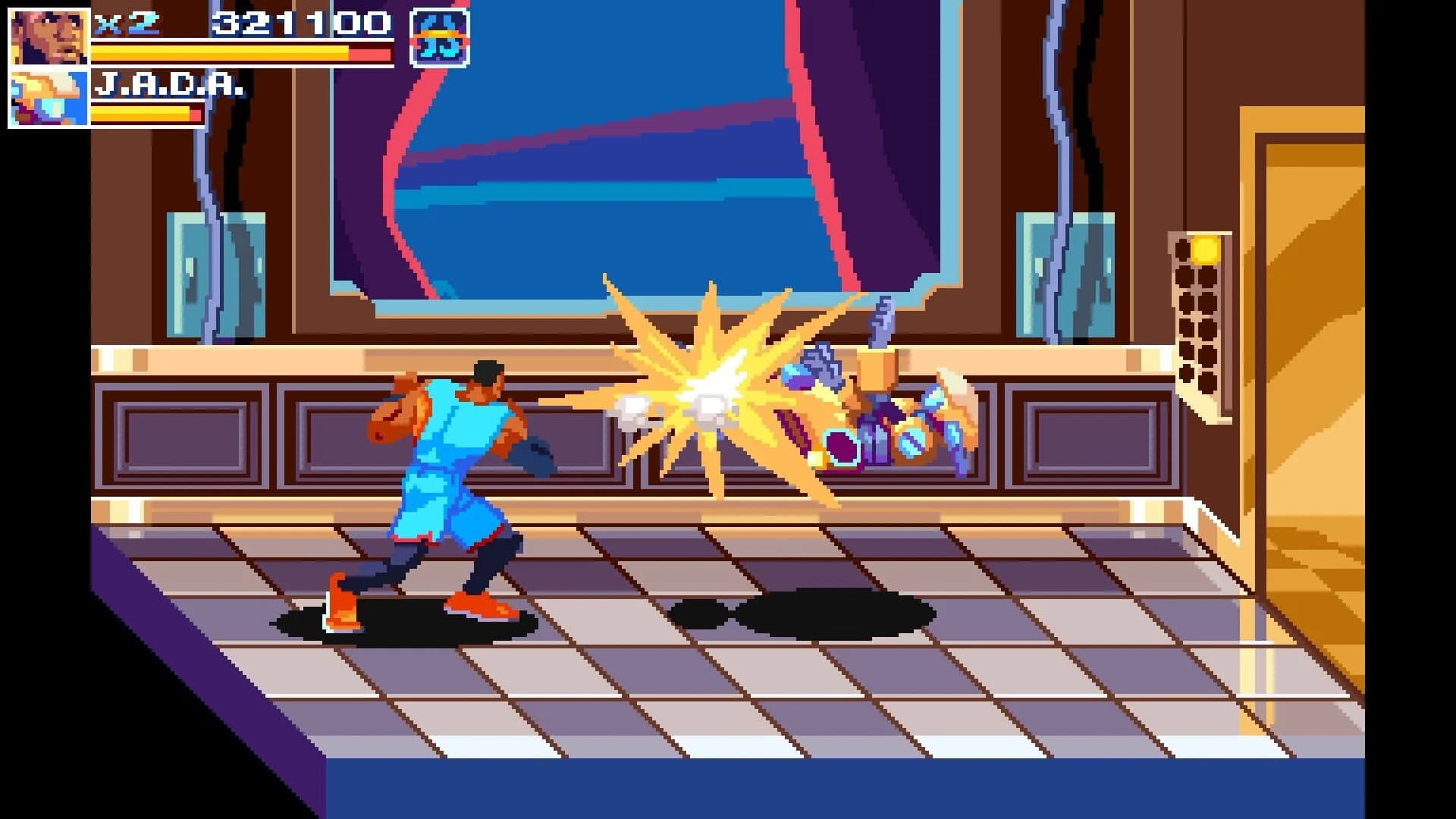This screenshot has width=1456, height=819.
Task: Toggle the x2 lives counter
Action: point(129,21)
